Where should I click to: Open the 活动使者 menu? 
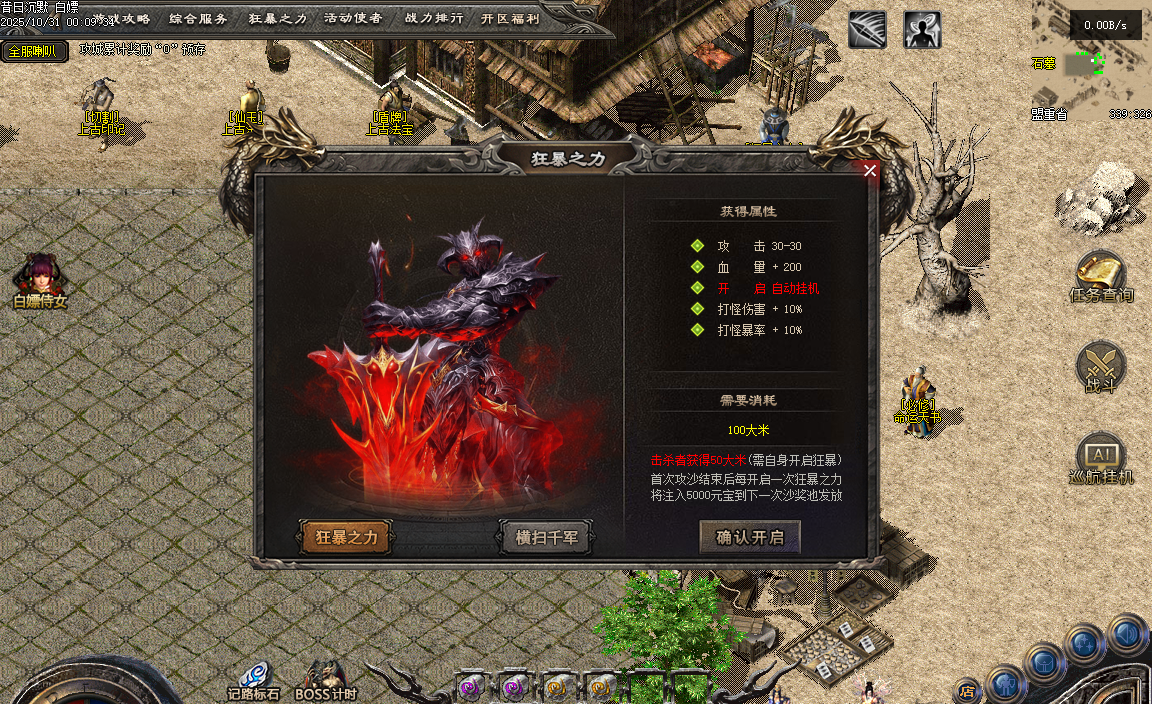point(353,18)
